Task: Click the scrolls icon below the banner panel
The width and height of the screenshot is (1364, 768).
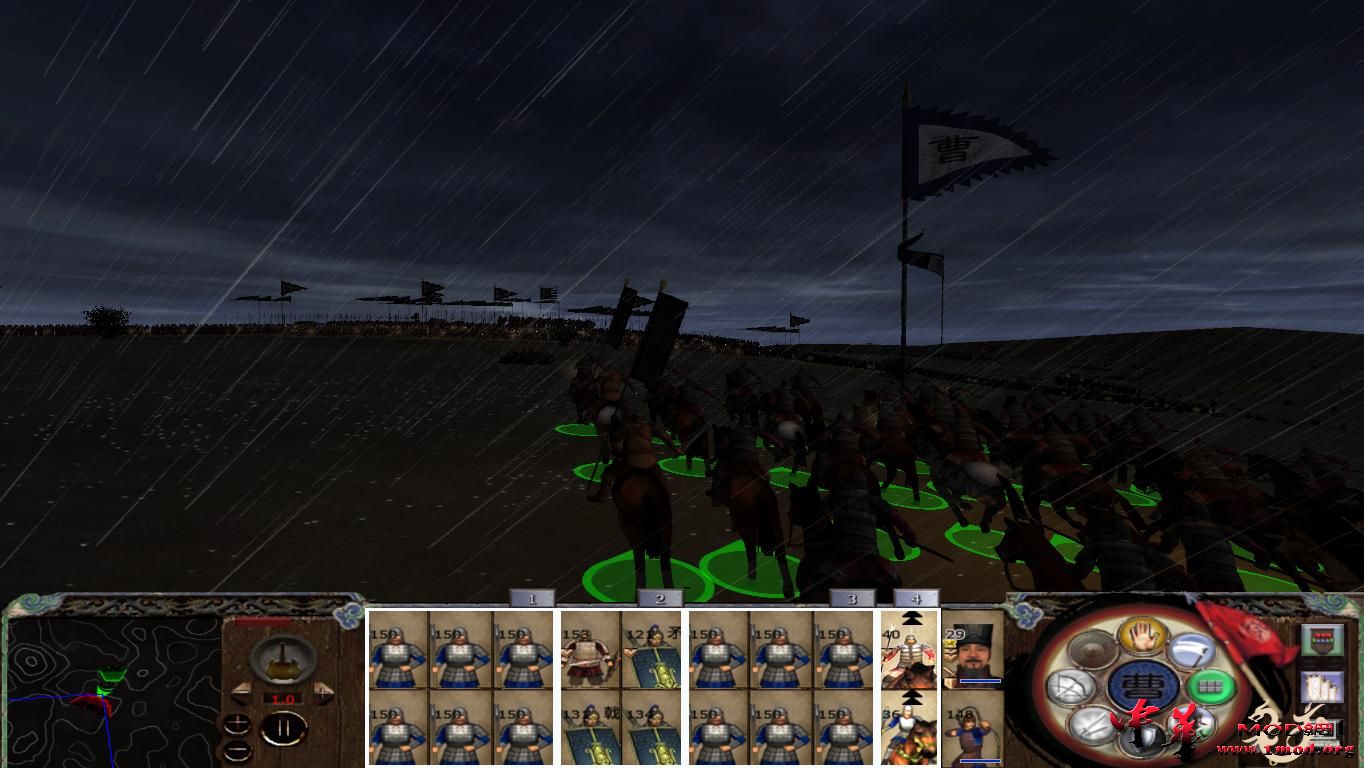Action: [1323, 688]
